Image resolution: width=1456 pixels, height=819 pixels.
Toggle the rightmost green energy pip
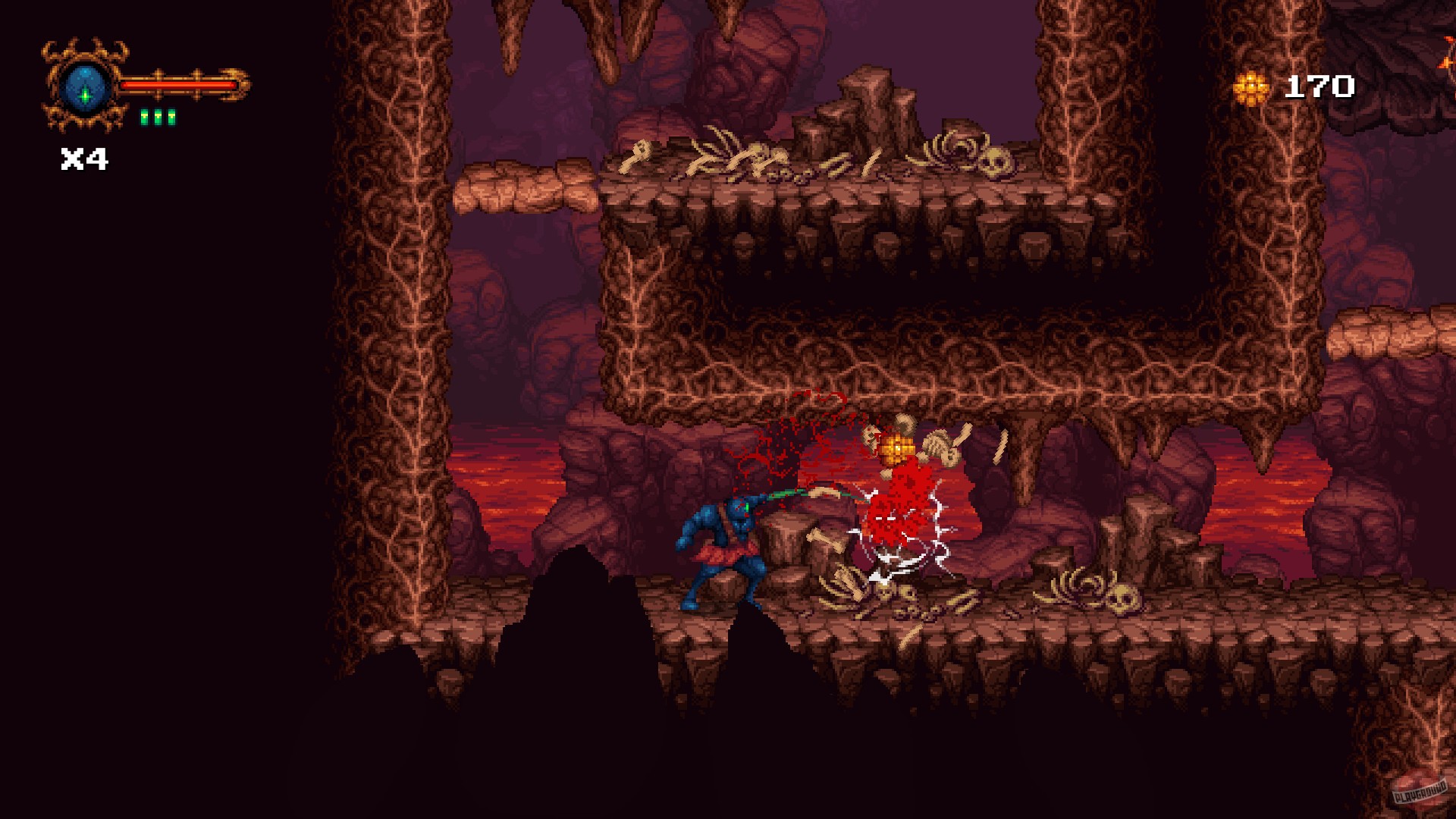172,118
